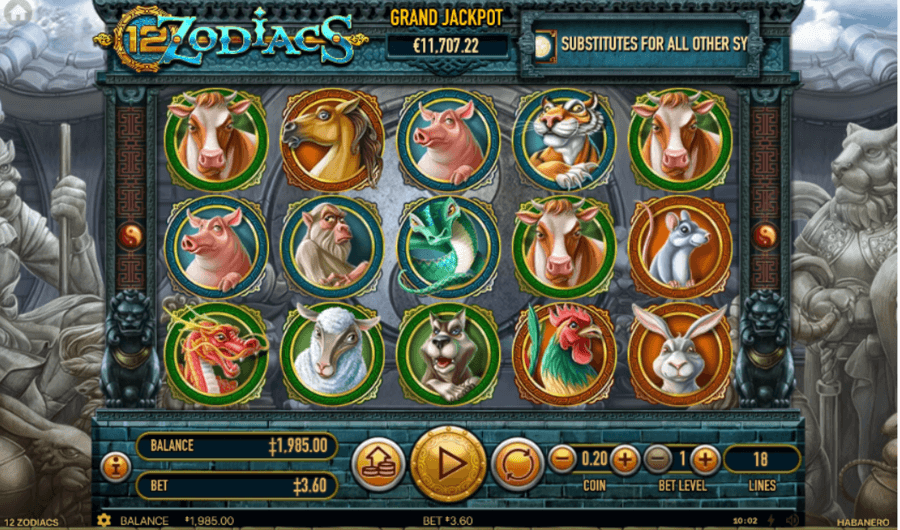Turn on autoplay with the circular arrows button

pyautogui.click(x=515, y=464)
